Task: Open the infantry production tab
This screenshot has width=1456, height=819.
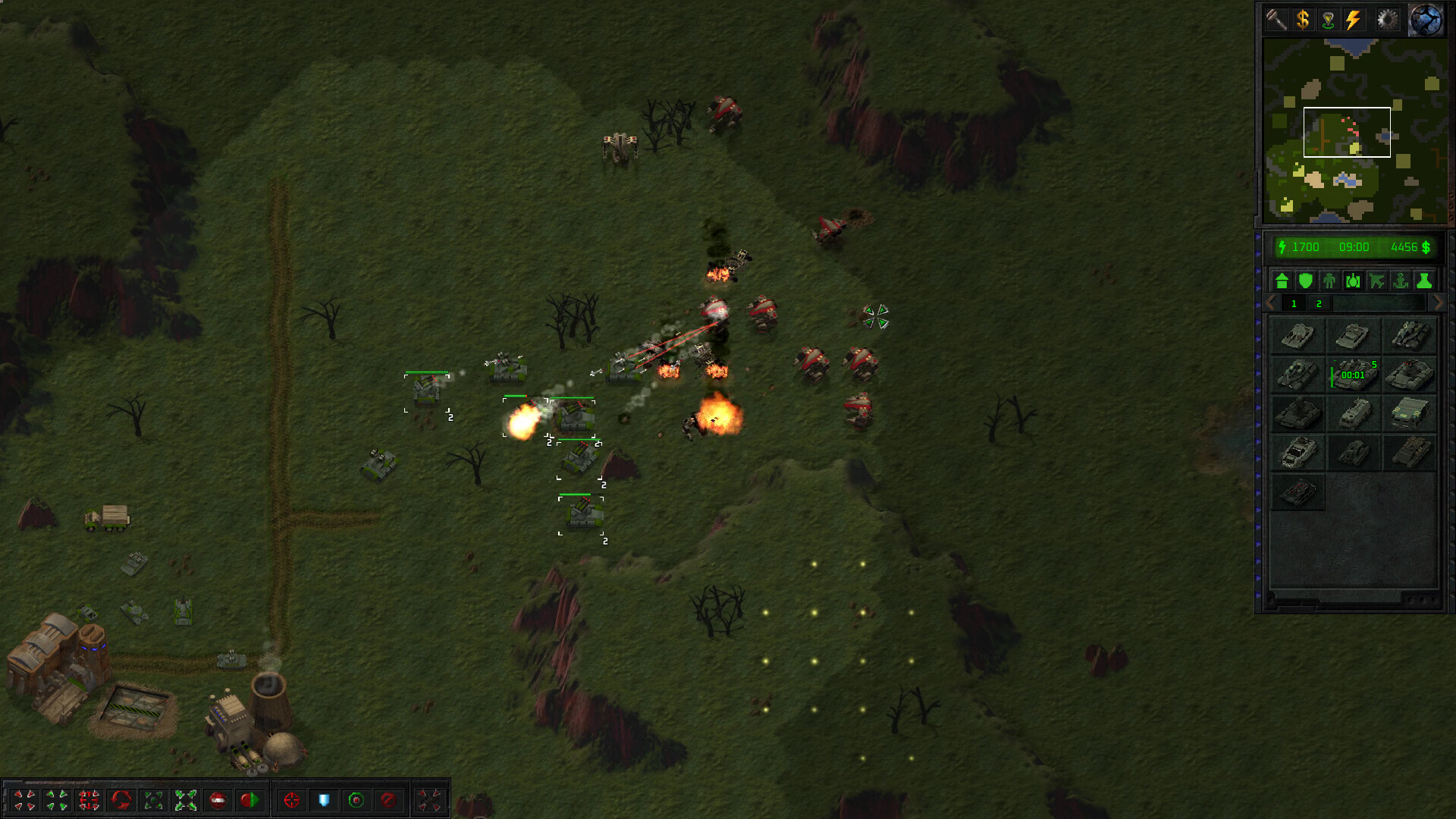Action: [1329, 281]
